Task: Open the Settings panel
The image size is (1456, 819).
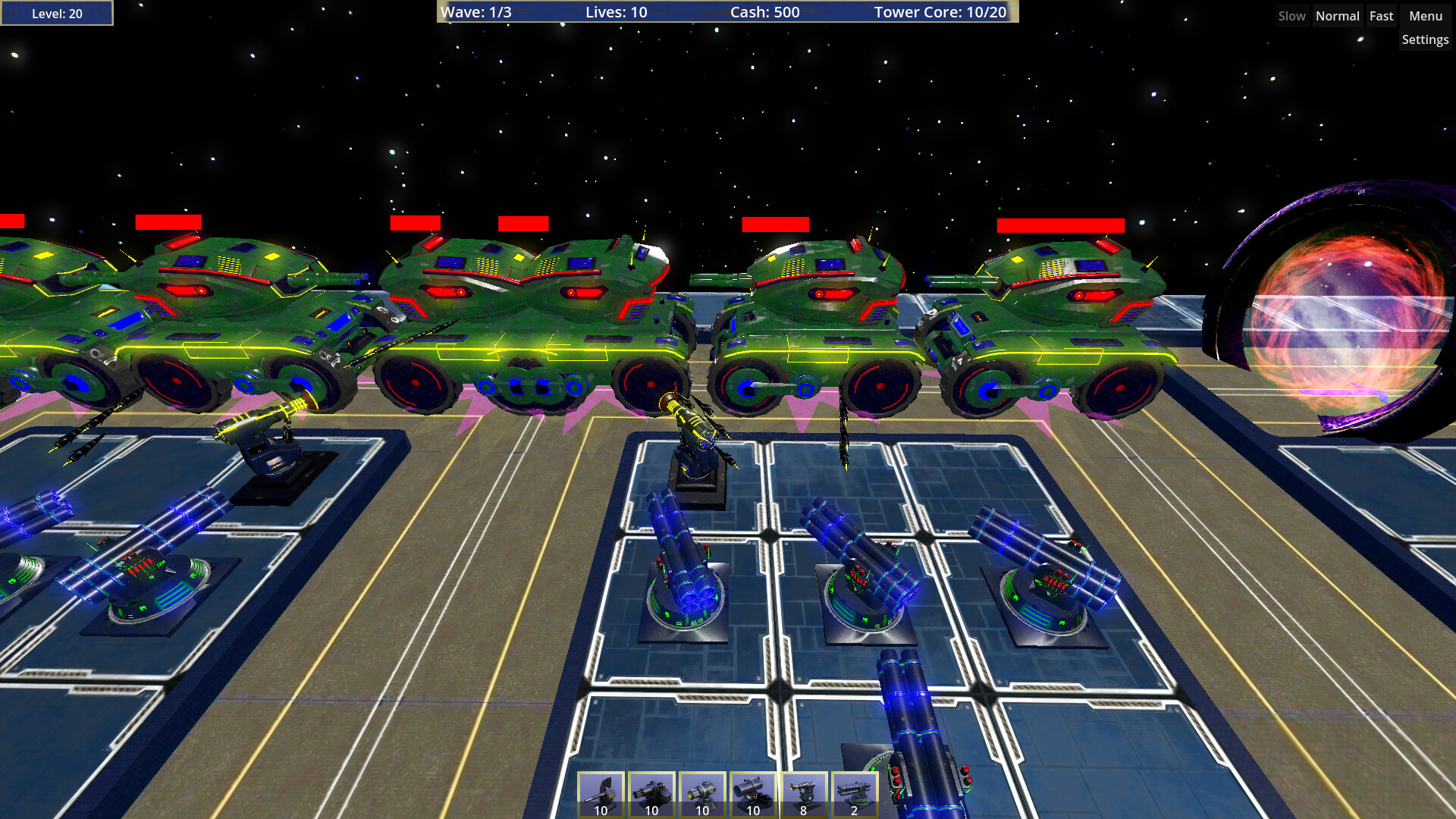Action: click(x=1425, y=39)
